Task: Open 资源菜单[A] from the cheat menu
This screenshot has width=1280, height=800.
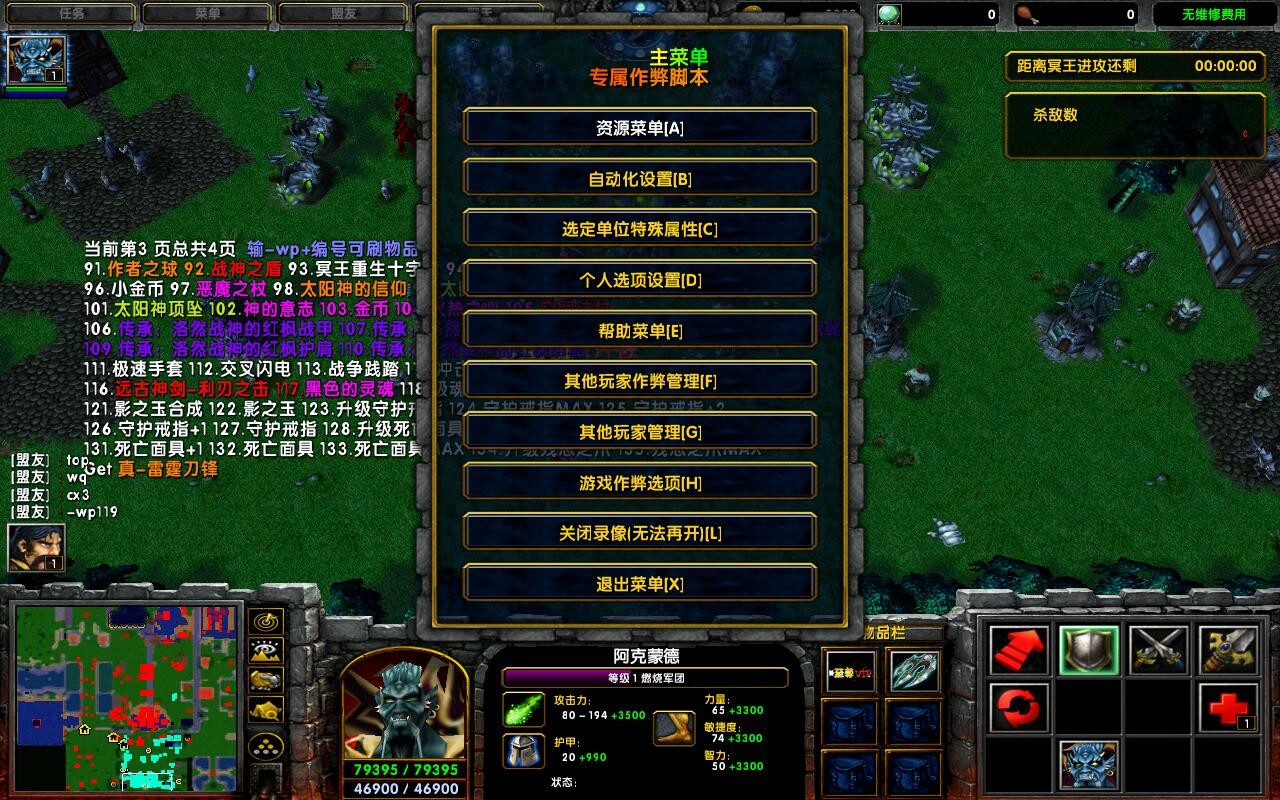Action: [639, 127]
